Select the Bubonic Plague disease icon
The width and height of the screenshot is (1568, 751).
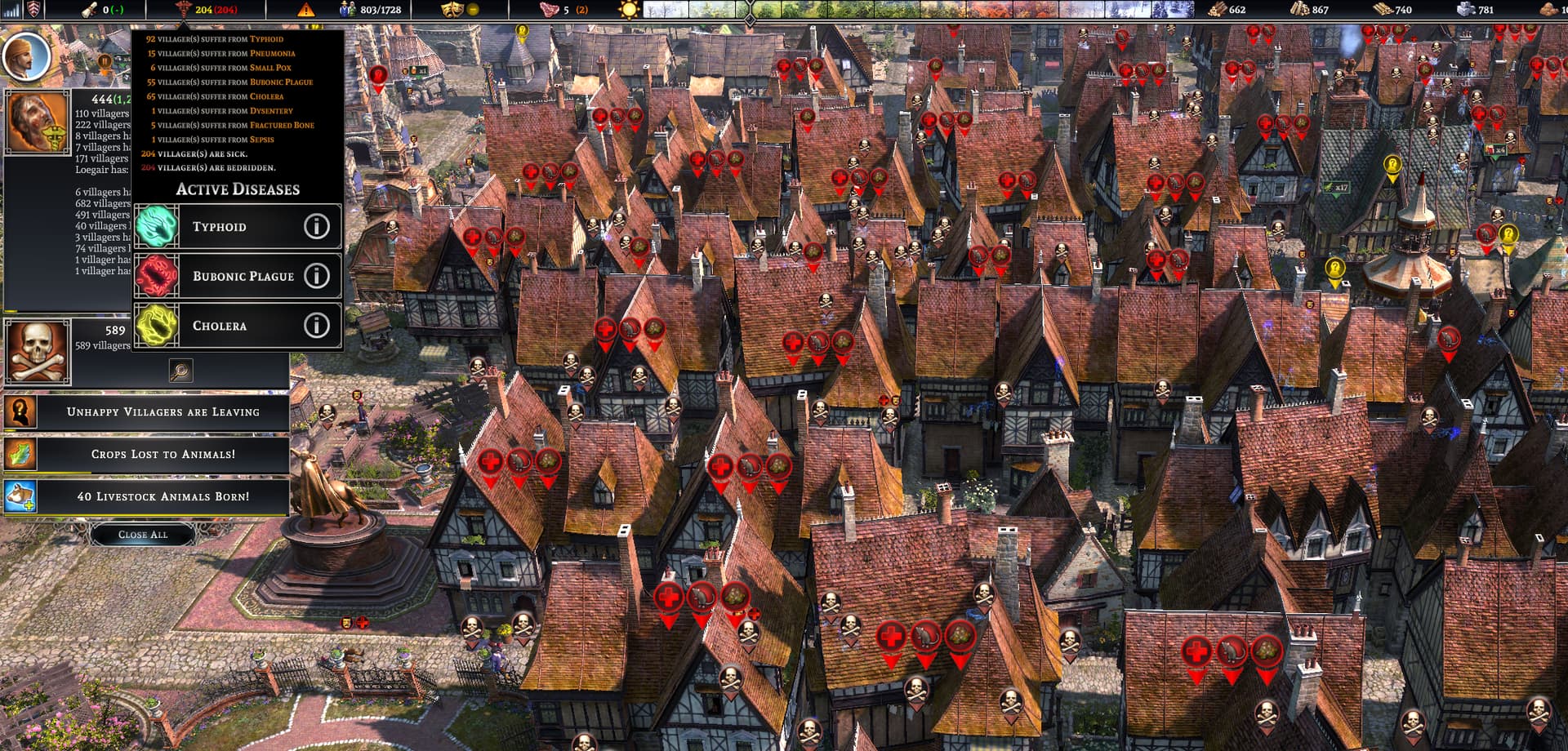click(x=156, y=276)
